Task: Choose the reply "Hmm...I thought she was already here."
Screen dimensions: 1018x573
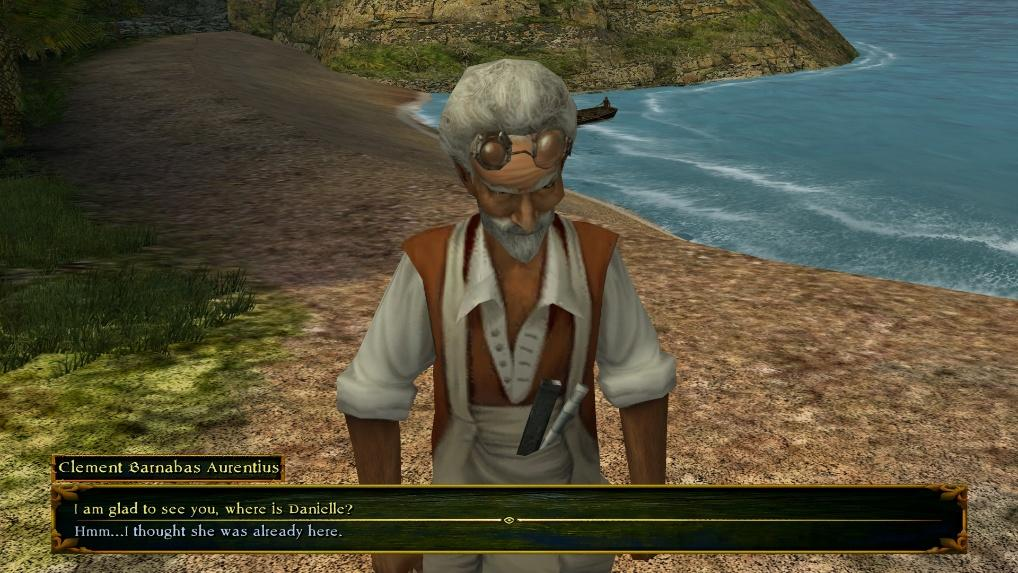Action: pyautogui.click(x=208, y=531)
